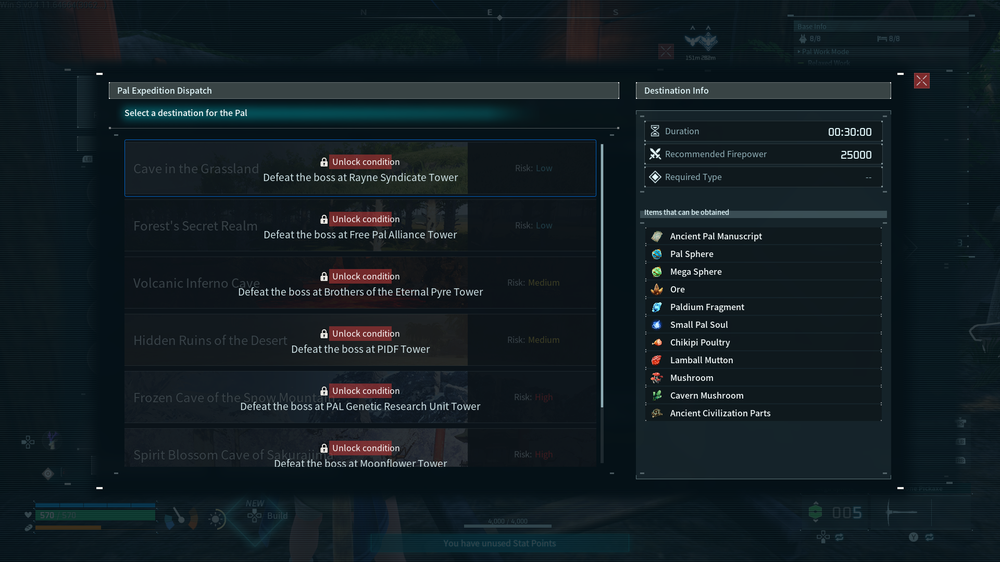The image size is (1000, 562).
Task: Choose the Spirit Blossom Cave destination
Action: [x=360, y=450]
